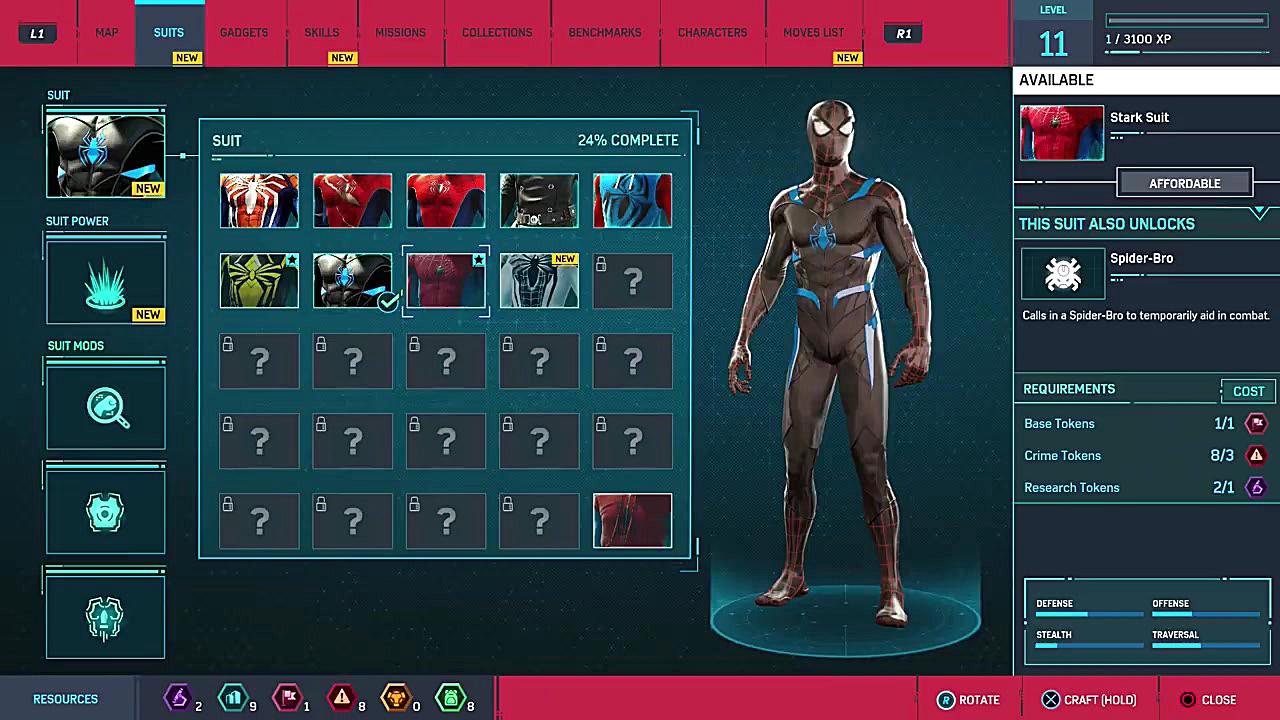Select the Skills tab

point(321,33)
